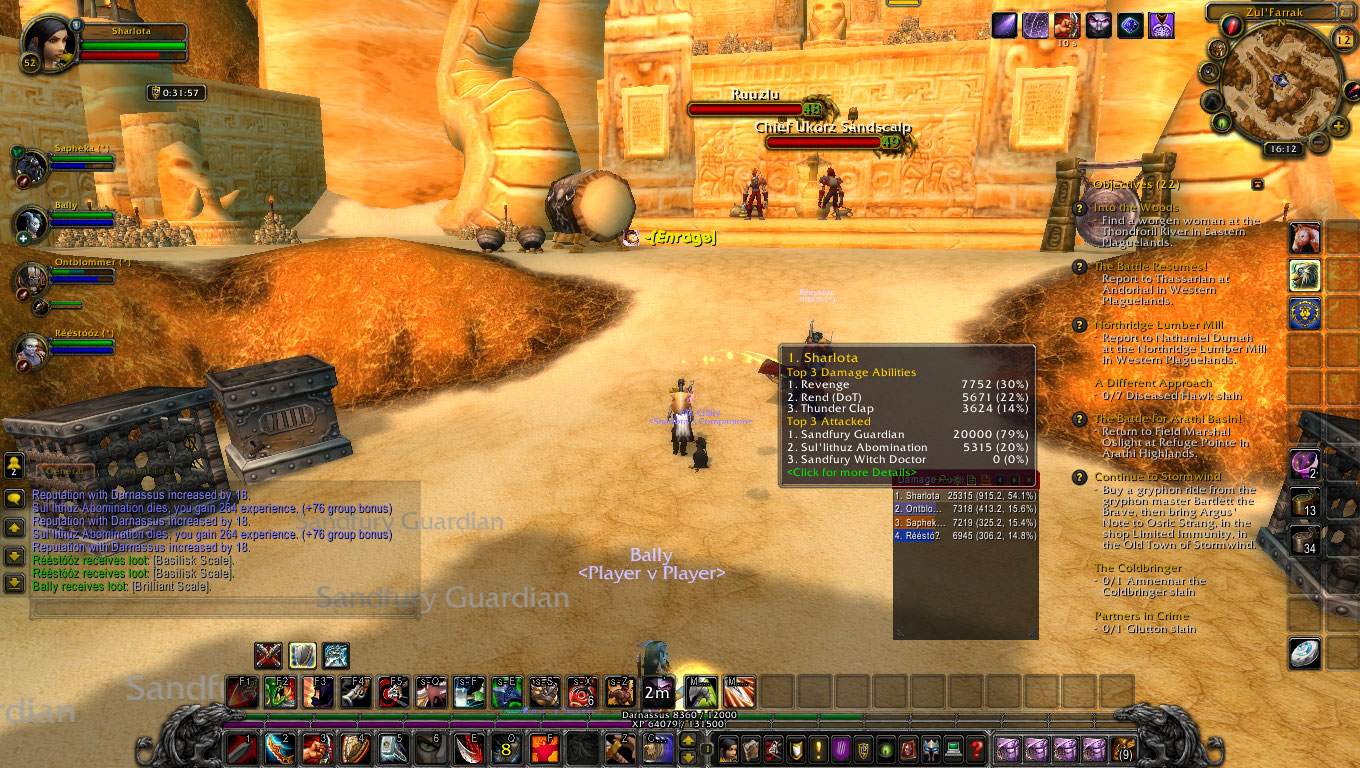The width and height of the screenshot is (1360, 768).
Task: Open the chat speech bubble button
Action: tap(14, 498)
